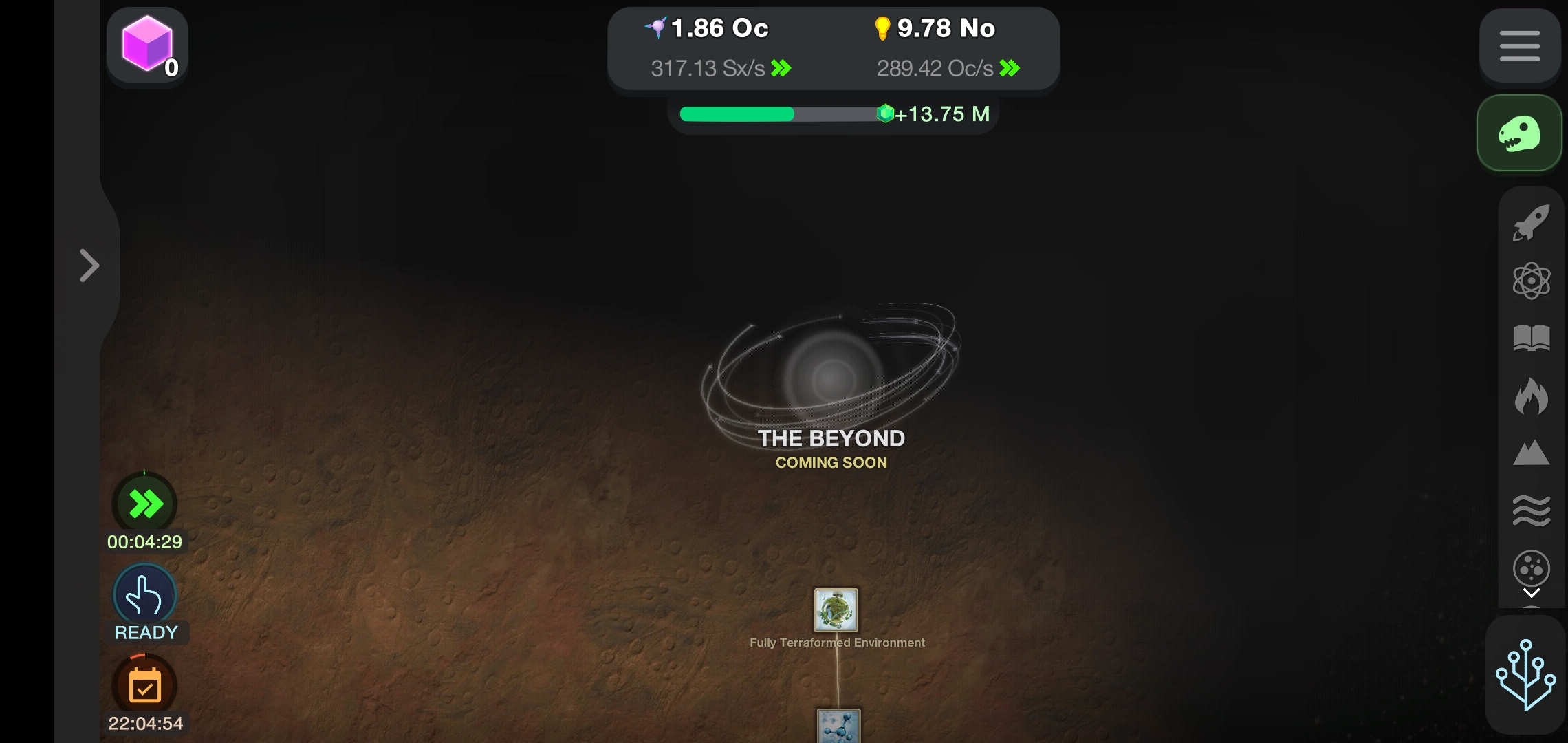Expand the left side panel arrow

89,265
